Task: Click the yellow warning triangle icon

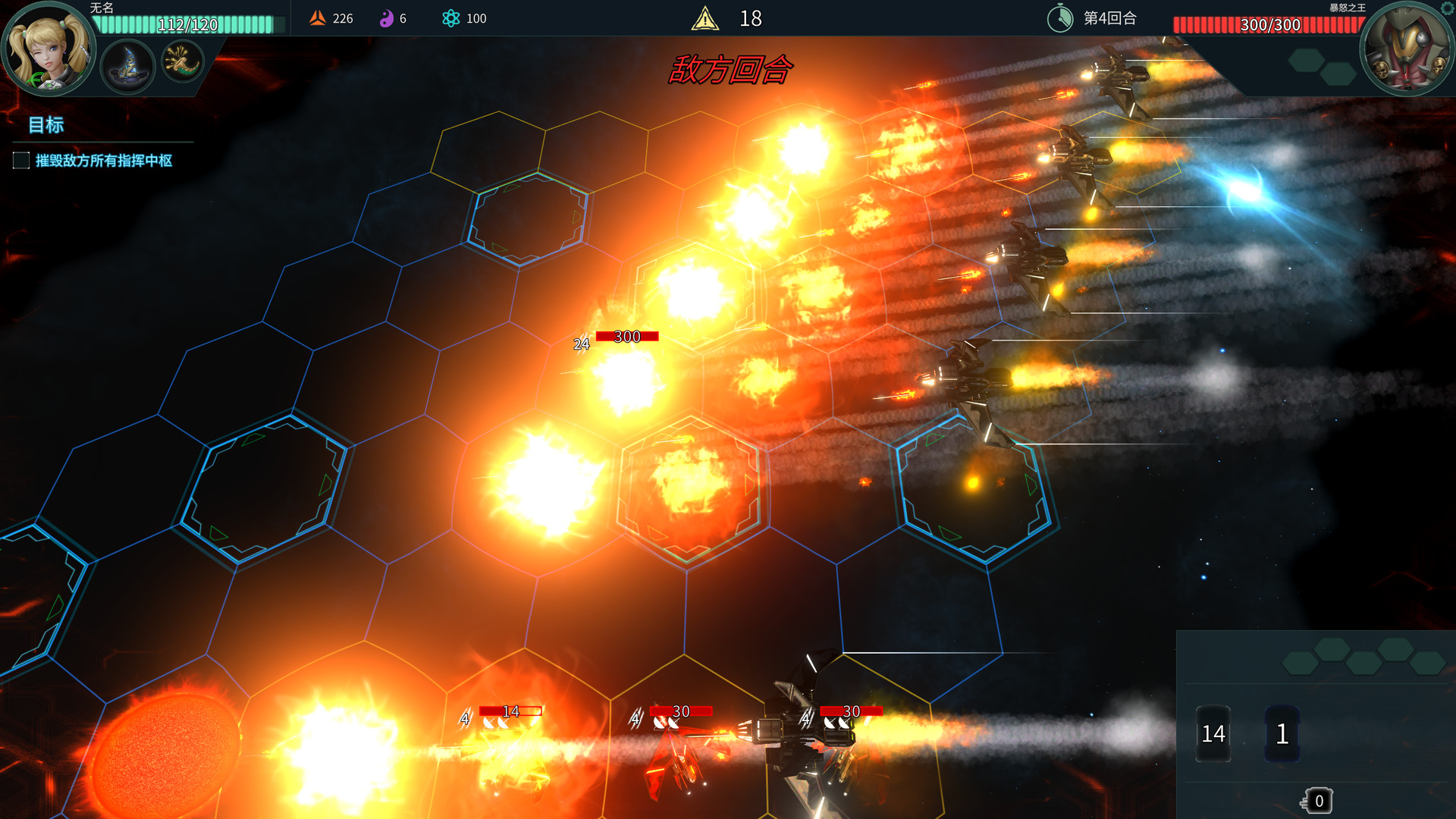Action: point(704,18)
